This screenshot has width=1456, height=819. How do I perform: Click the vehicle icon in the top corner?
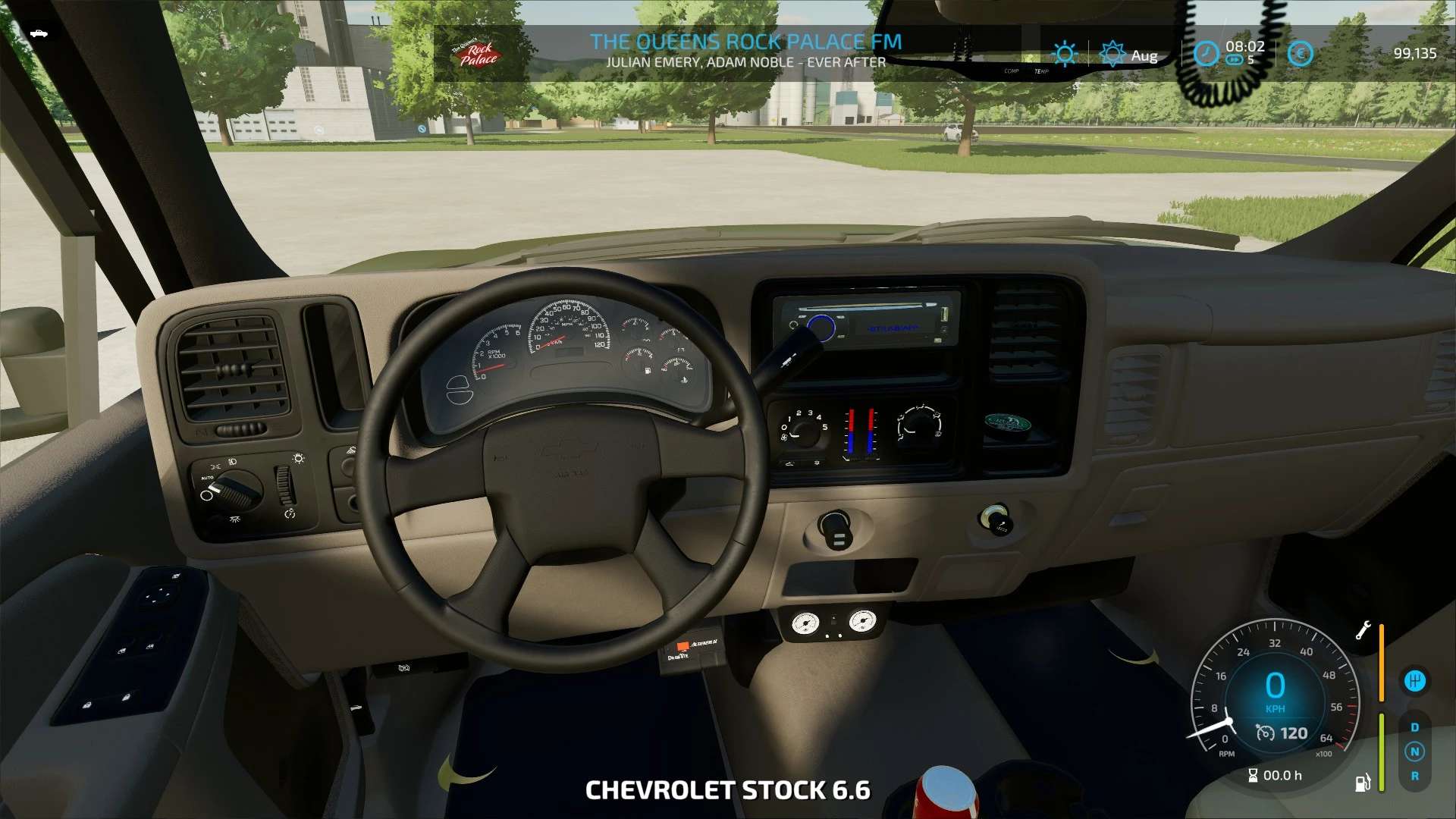pos(39,33)
